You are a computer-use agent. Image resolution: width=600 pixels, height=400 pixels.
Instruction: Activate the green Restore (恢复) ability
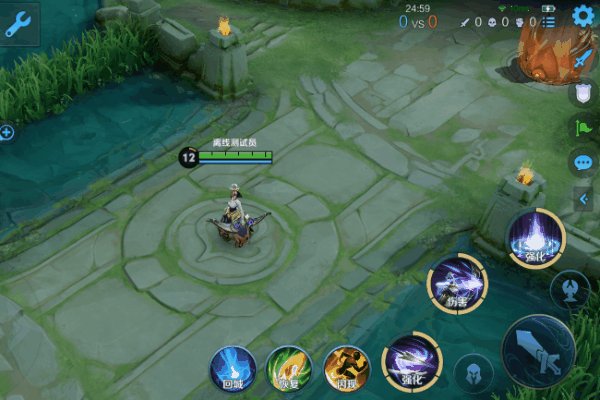pos(289,366)
